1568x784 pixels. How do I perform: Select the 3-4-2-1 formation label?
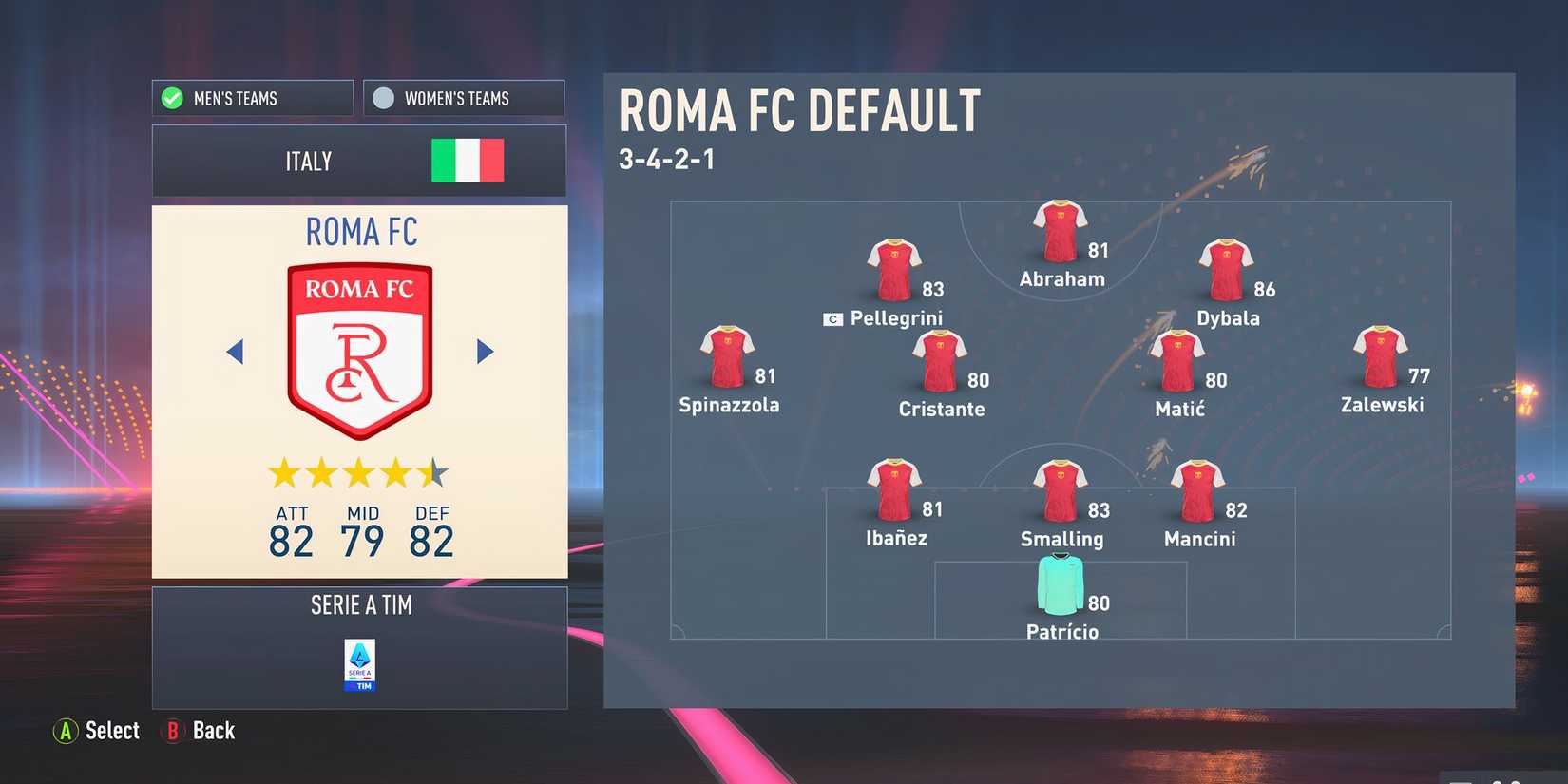pyautogui.click(x=671, y=159)
